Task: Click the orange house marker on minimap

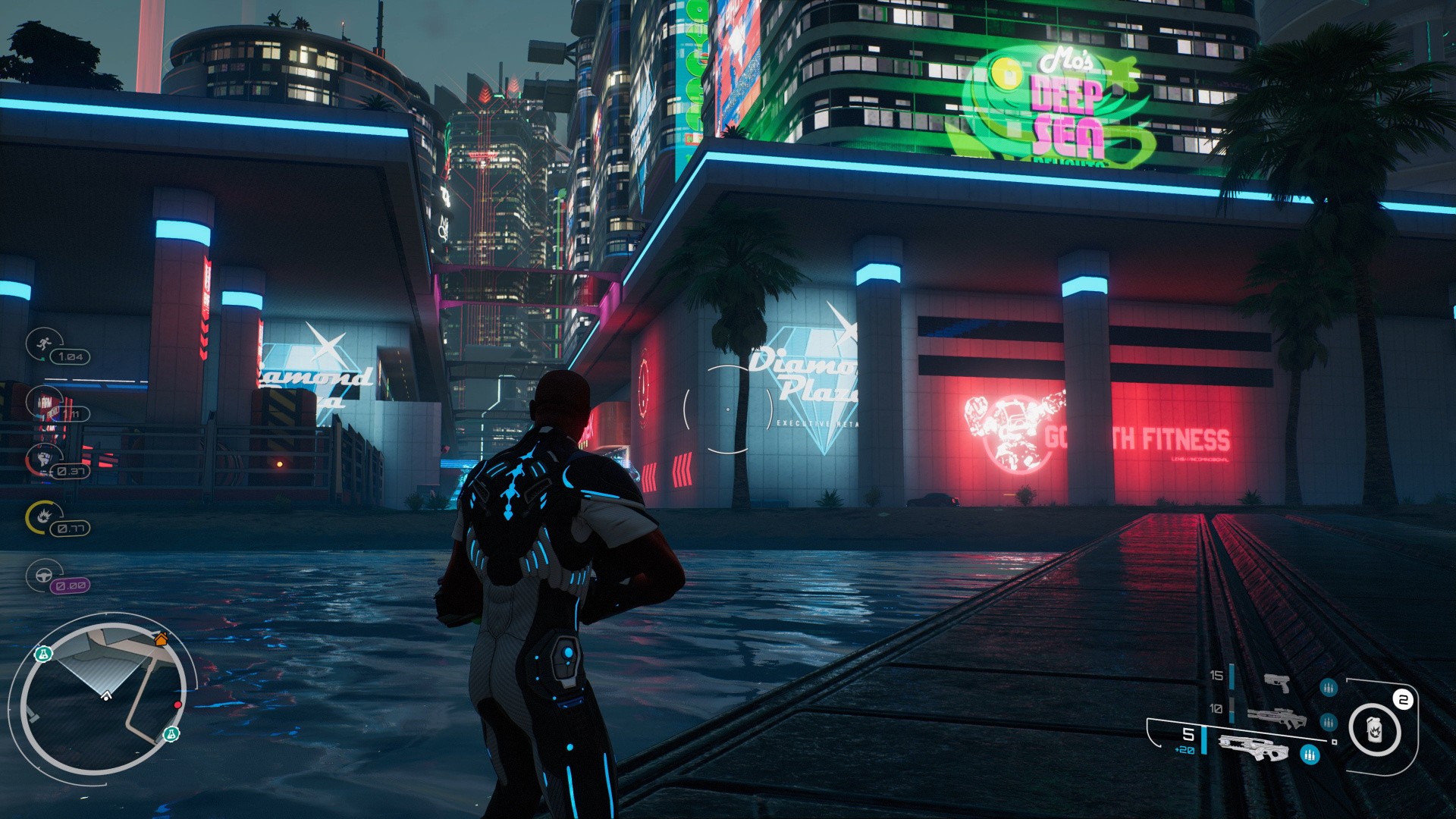Action: pos(160,639)
